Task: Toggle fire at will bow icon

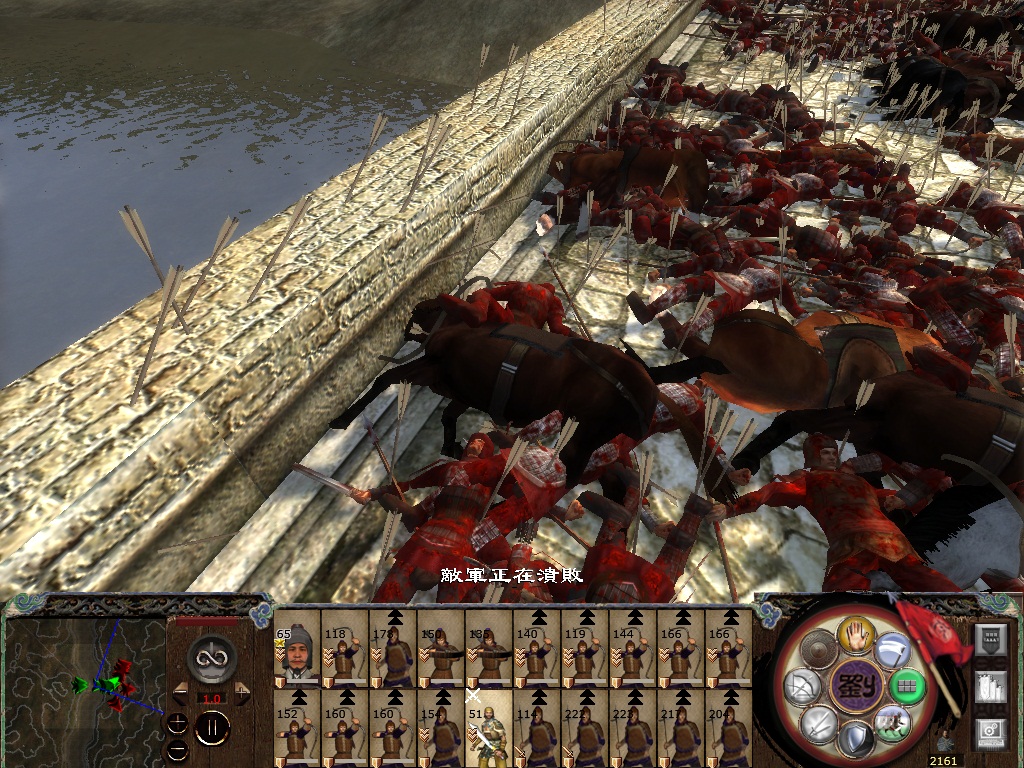Action: tap(804, 687)
